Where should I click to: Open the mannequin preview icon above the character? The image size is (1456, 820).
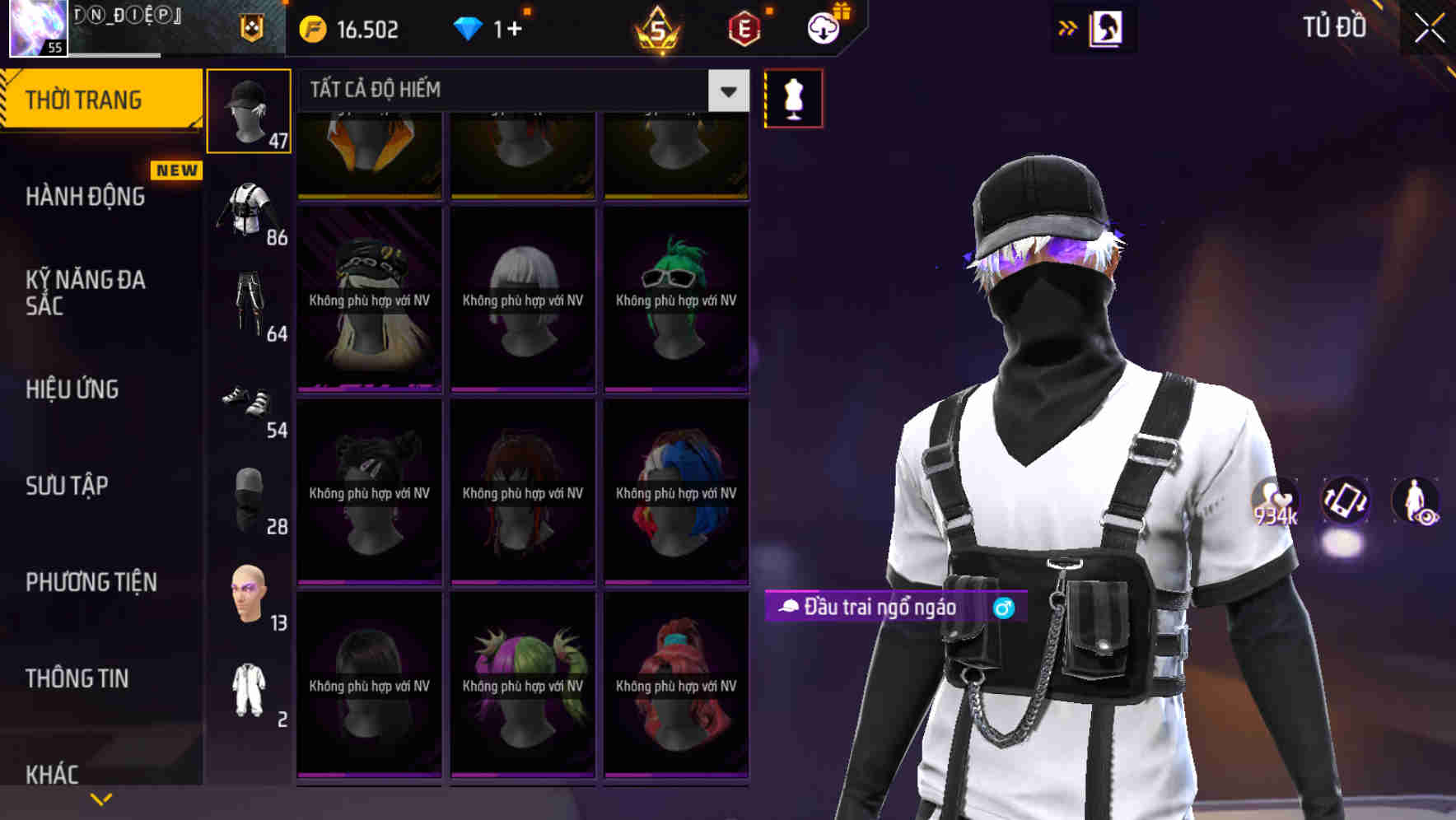[x=793, y=97]
